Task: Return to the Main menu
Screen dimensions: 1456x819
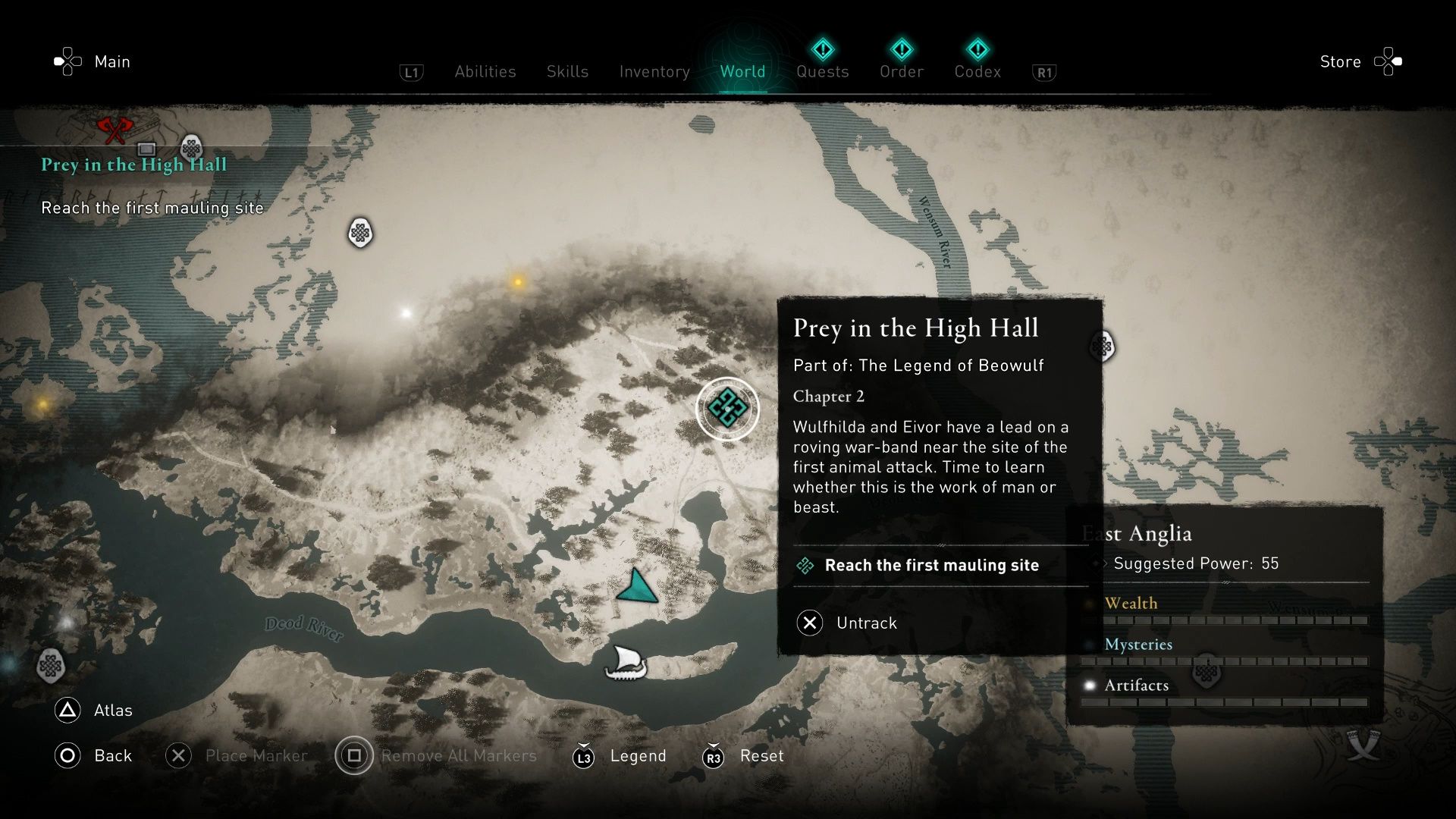Action: [x=111, y=62]
